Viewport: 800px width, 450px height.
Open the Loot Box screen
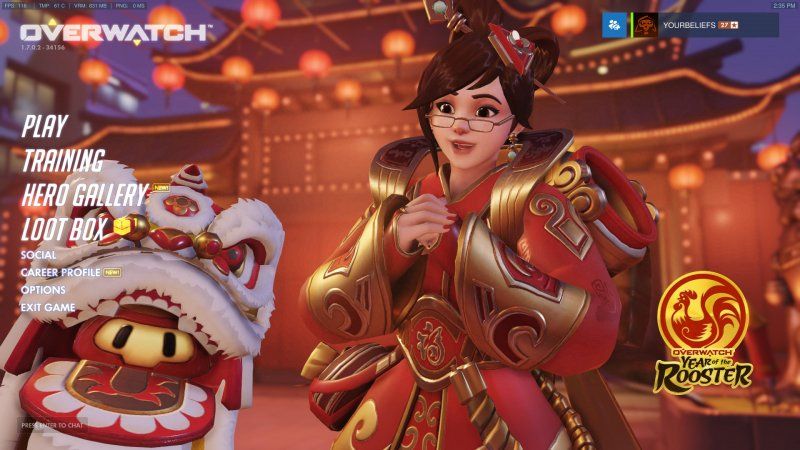pyautogui.click(x=65, y=229)
